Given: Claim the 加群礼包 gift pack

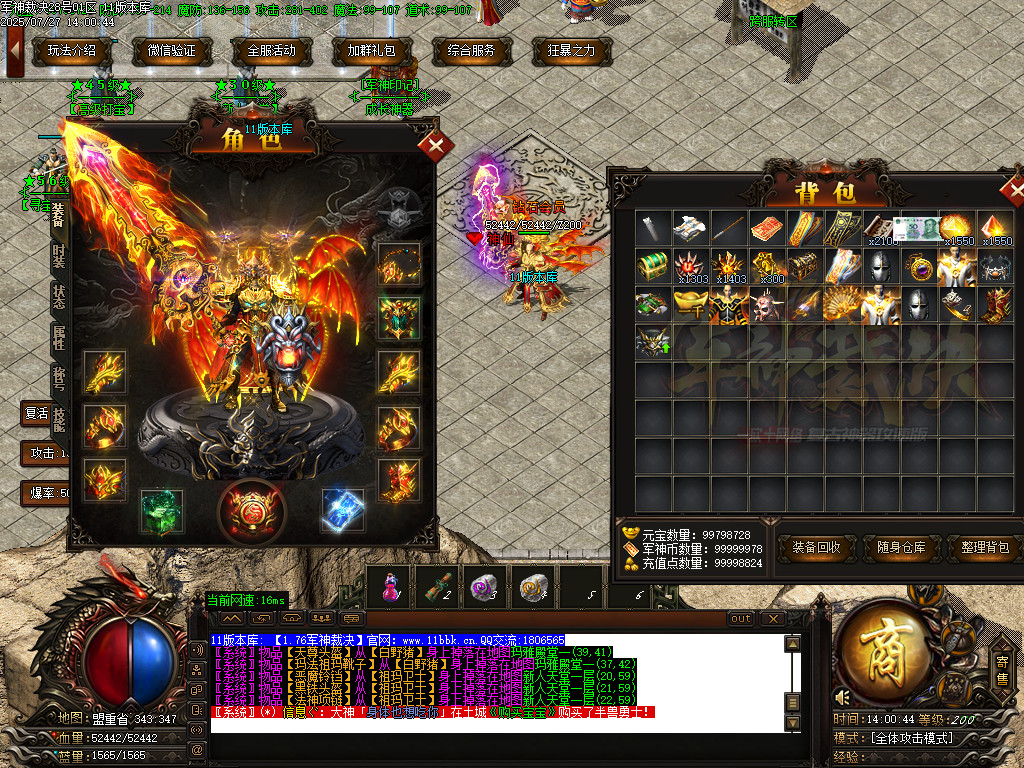Looking at the screenshot, I should click(x=372, y=50).
